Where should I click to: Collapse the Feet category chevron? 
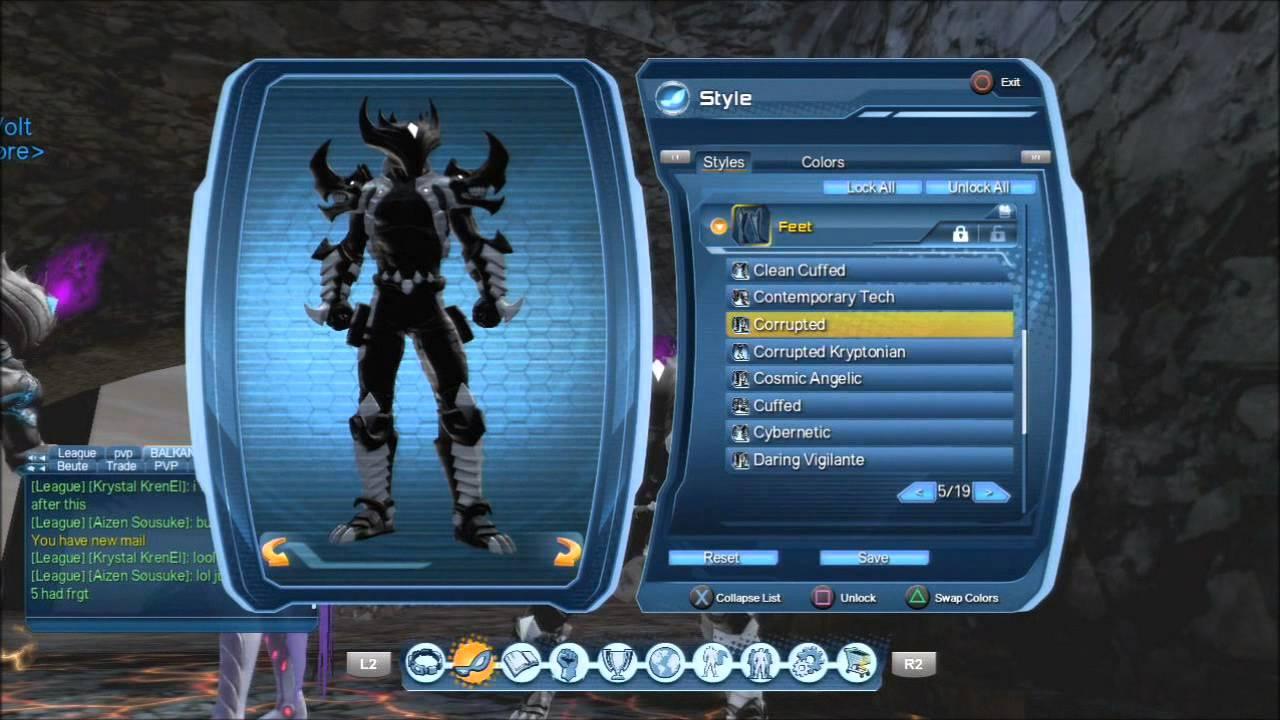coord(718,226)
